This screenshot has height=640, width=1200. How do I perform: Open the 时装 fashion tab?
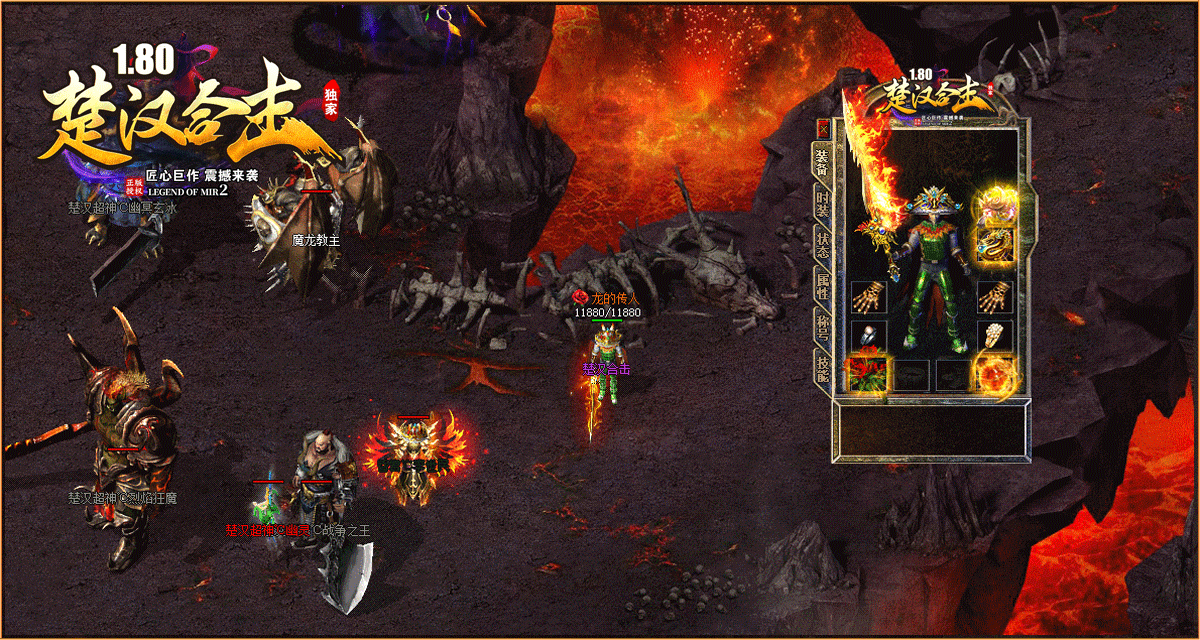(x=823, y=207)
